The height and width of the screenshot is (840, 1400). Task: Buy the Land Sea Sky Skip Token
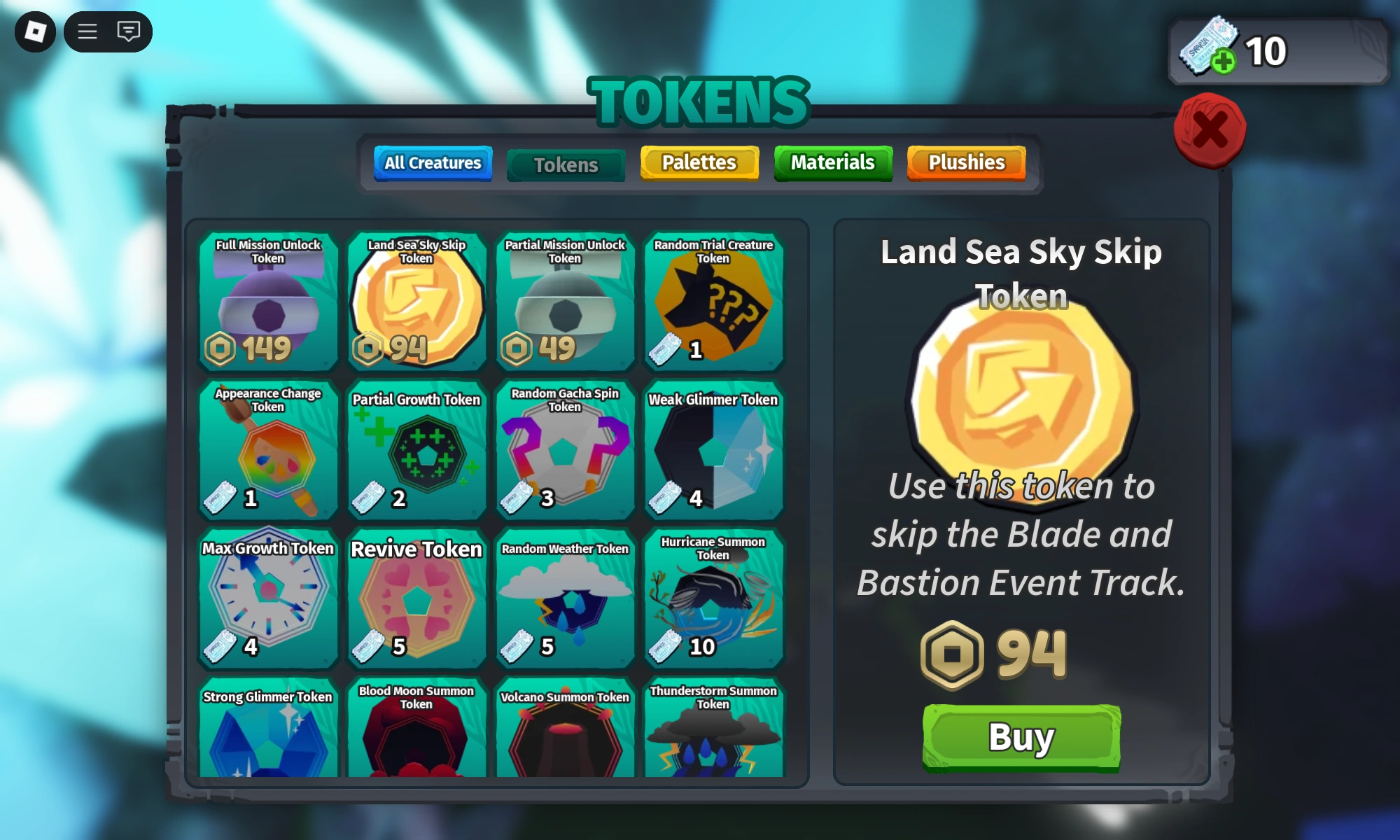click(x=1021, y=736)
